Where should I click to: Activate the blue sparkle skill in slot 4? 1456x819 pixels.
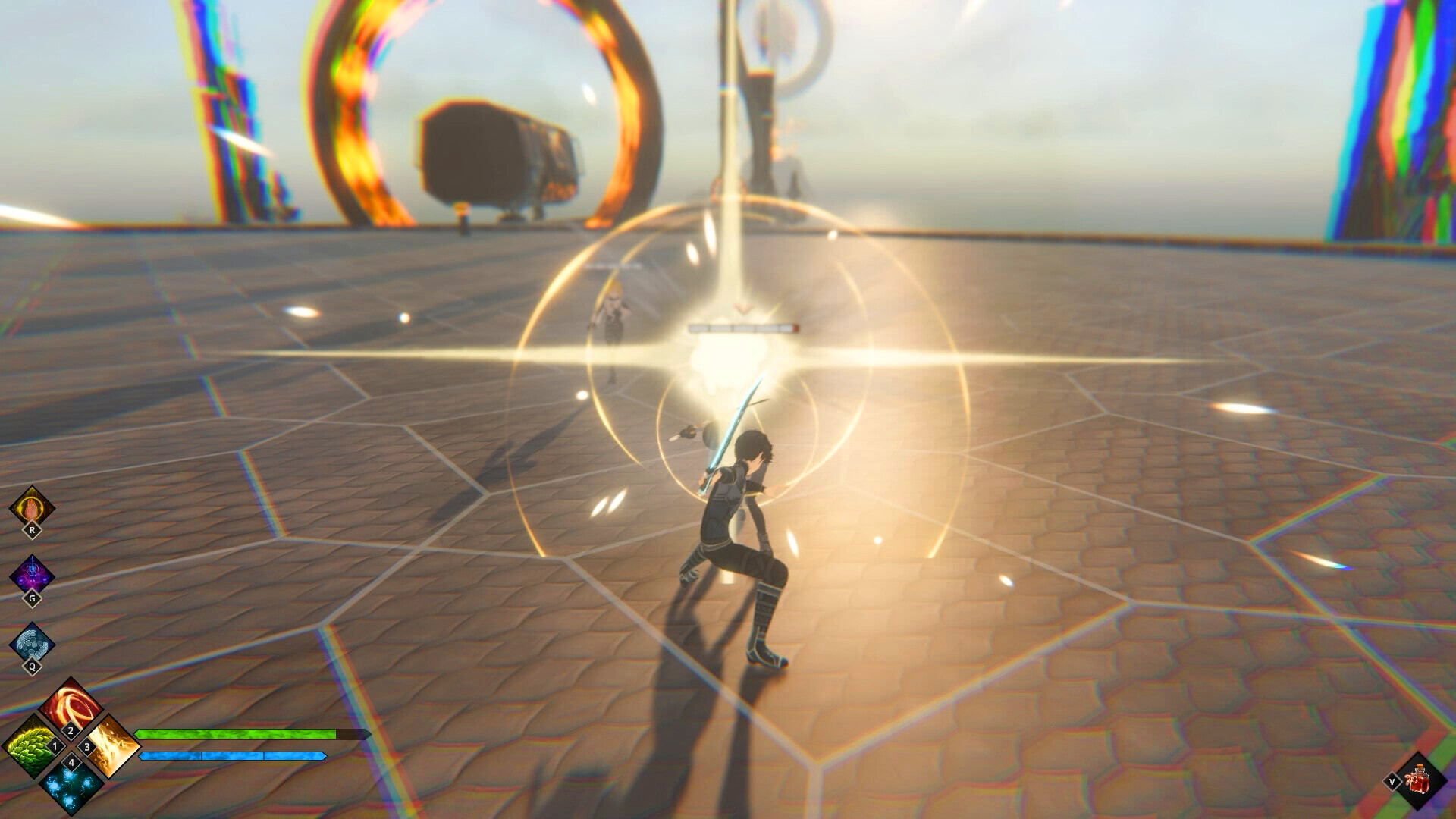[x=71, y=790]
